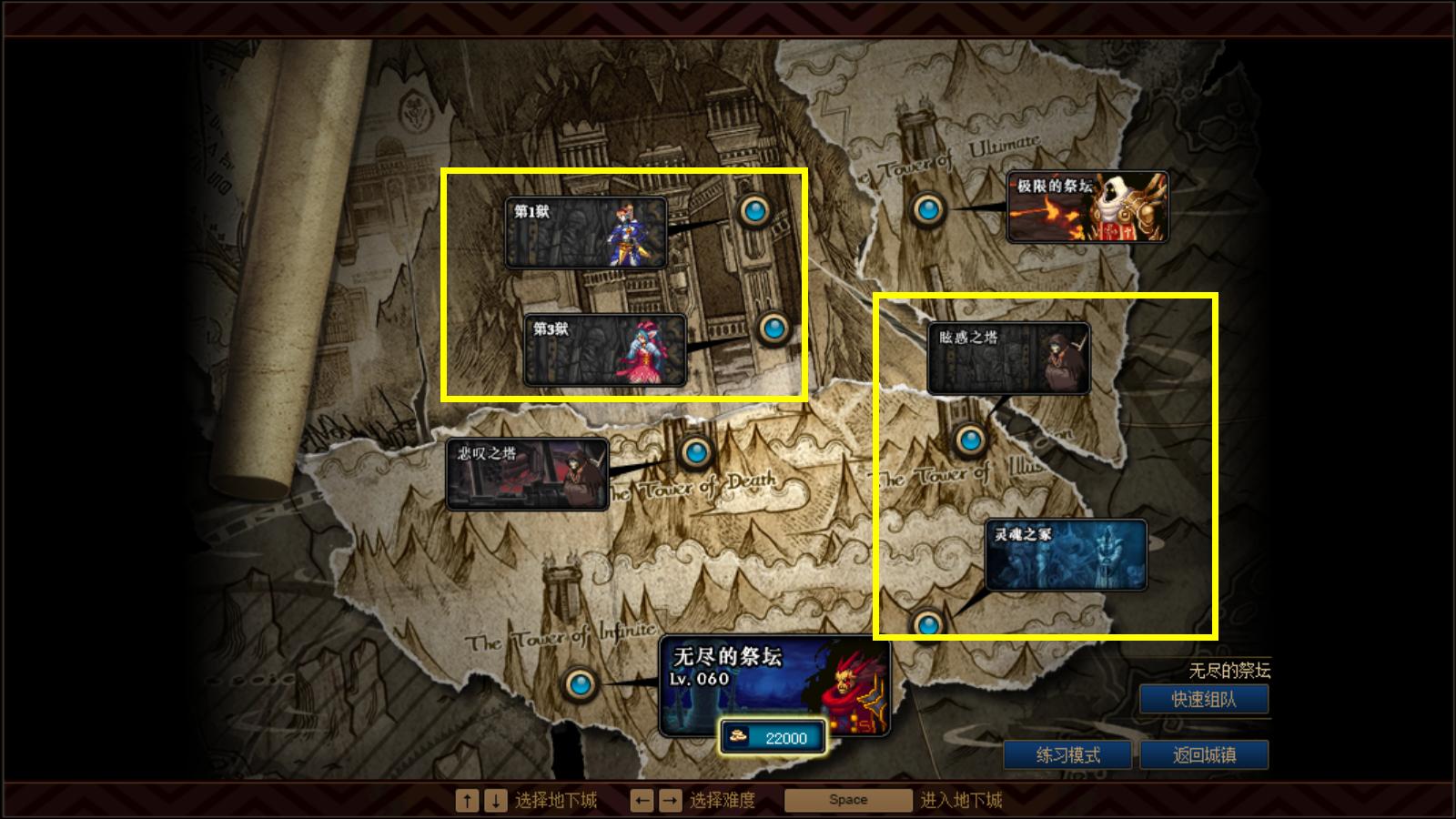Click the map orb near Tower of Ultimate
Screen dimensions: 1456x819
point(928,211)
